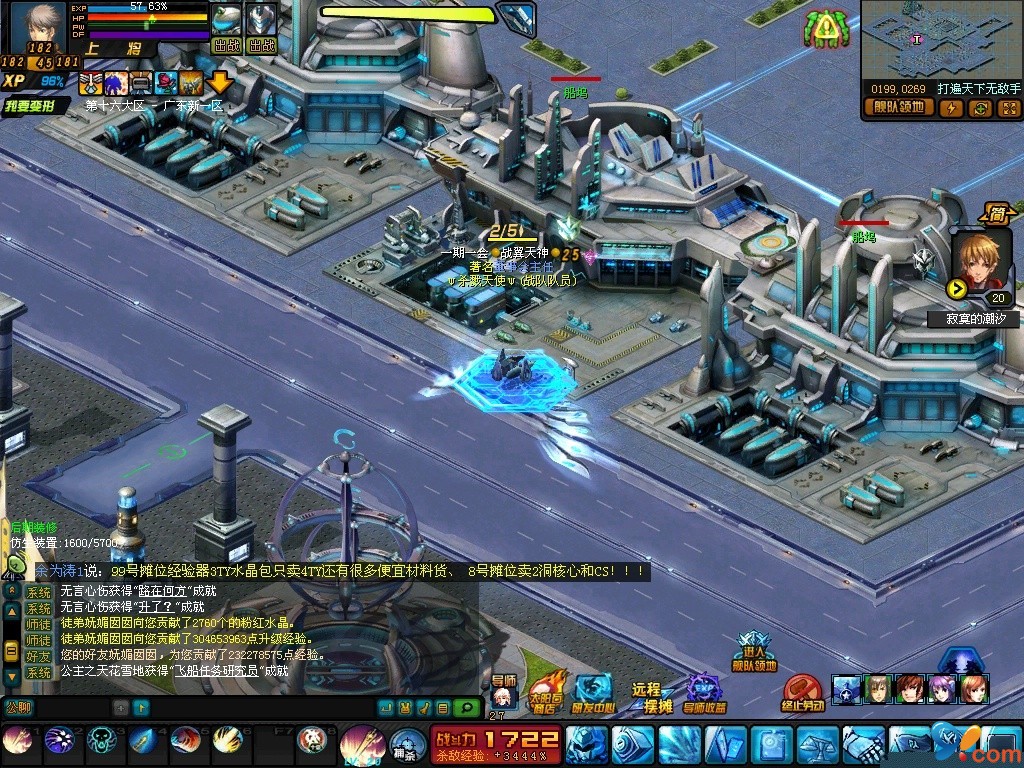The height and width of the screenshot is (768, 1024).
Task: Click the lightning bolt minimap button
Action: pyautogui.click(x=951, y=108)
